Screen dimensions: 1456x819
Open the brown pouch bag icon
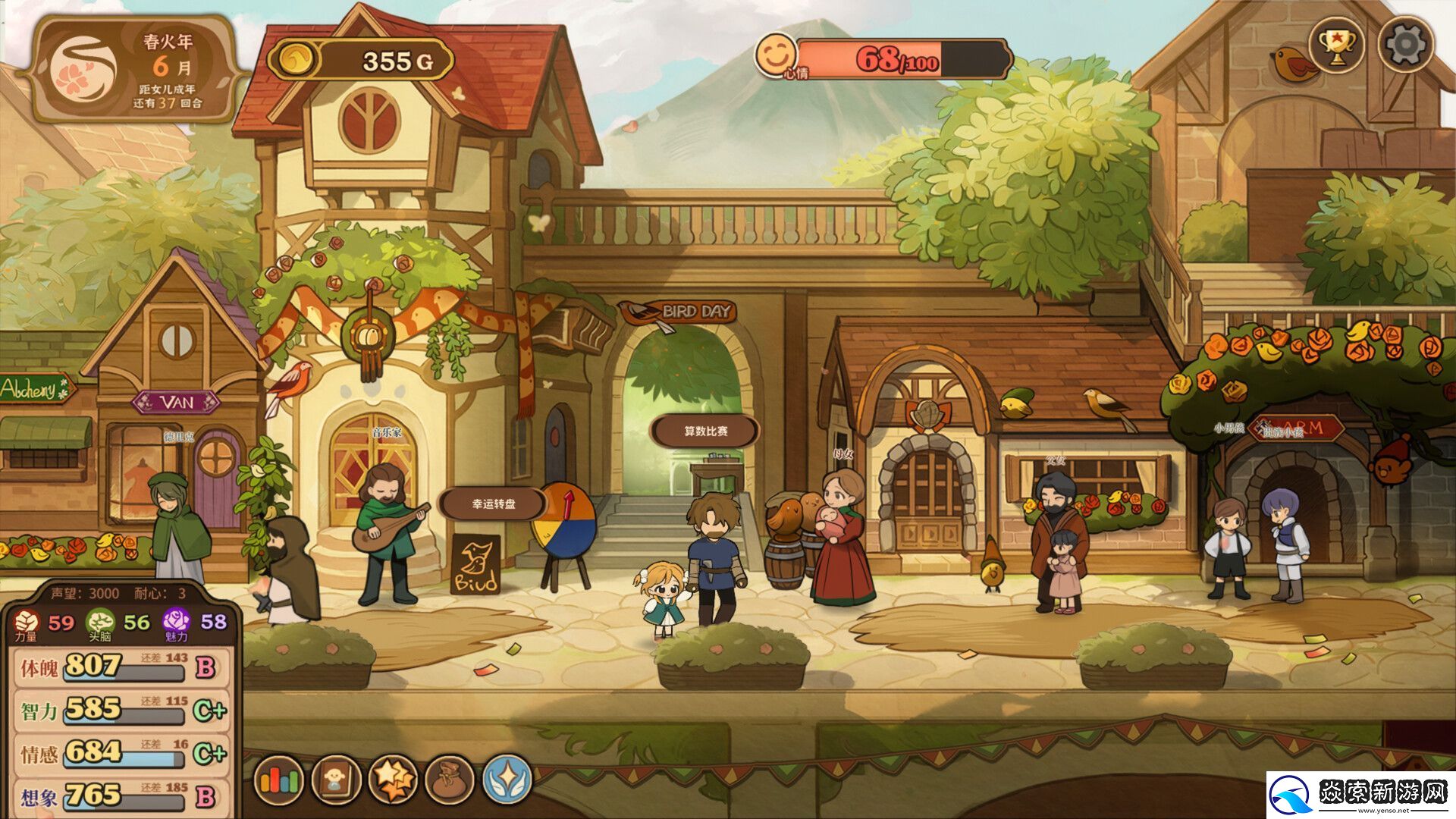tap(450, 780)
